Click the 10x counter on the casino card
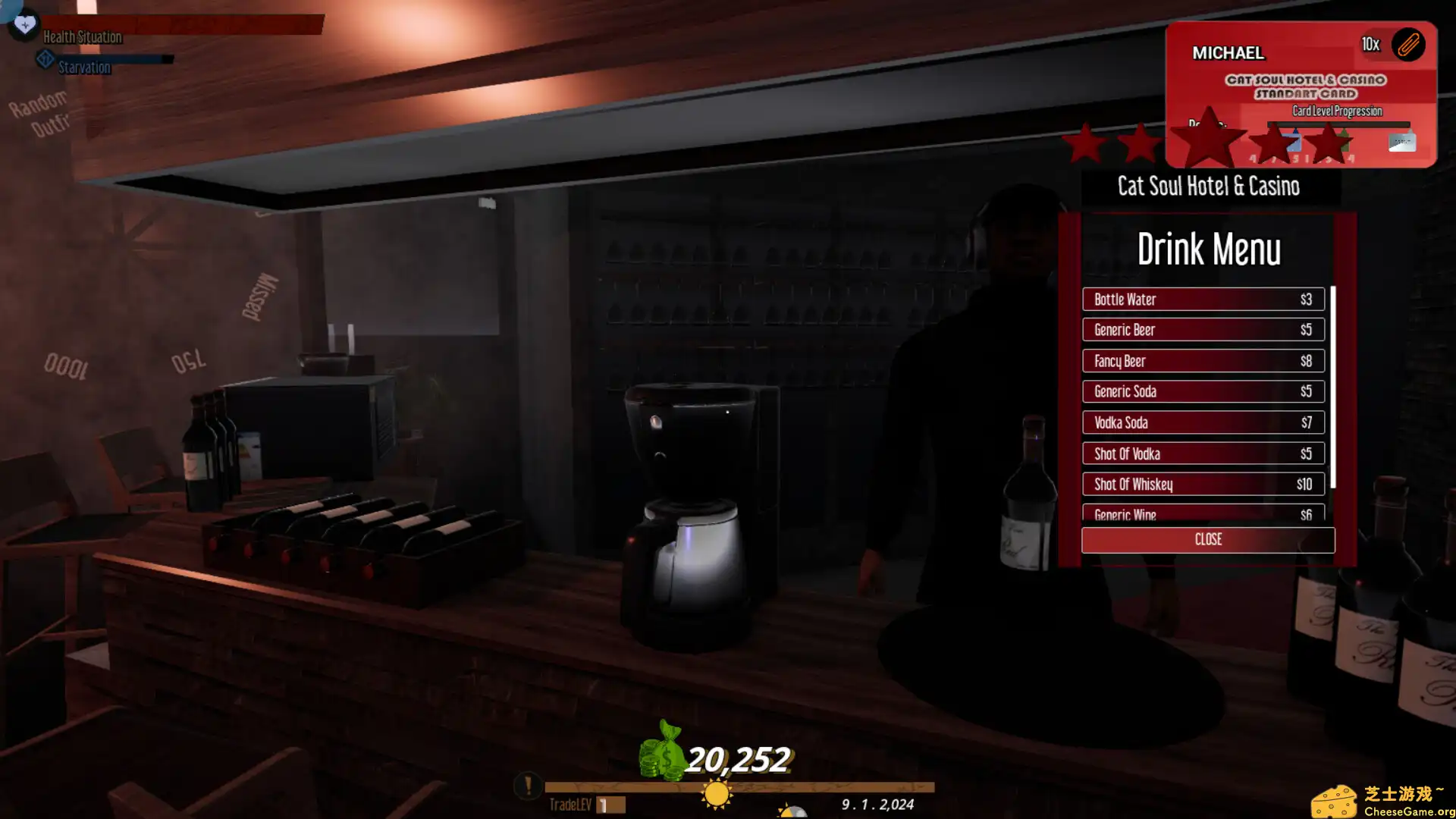This screenshot has height=819, width=1456. pyautogui.click(x=1370, y=45)
